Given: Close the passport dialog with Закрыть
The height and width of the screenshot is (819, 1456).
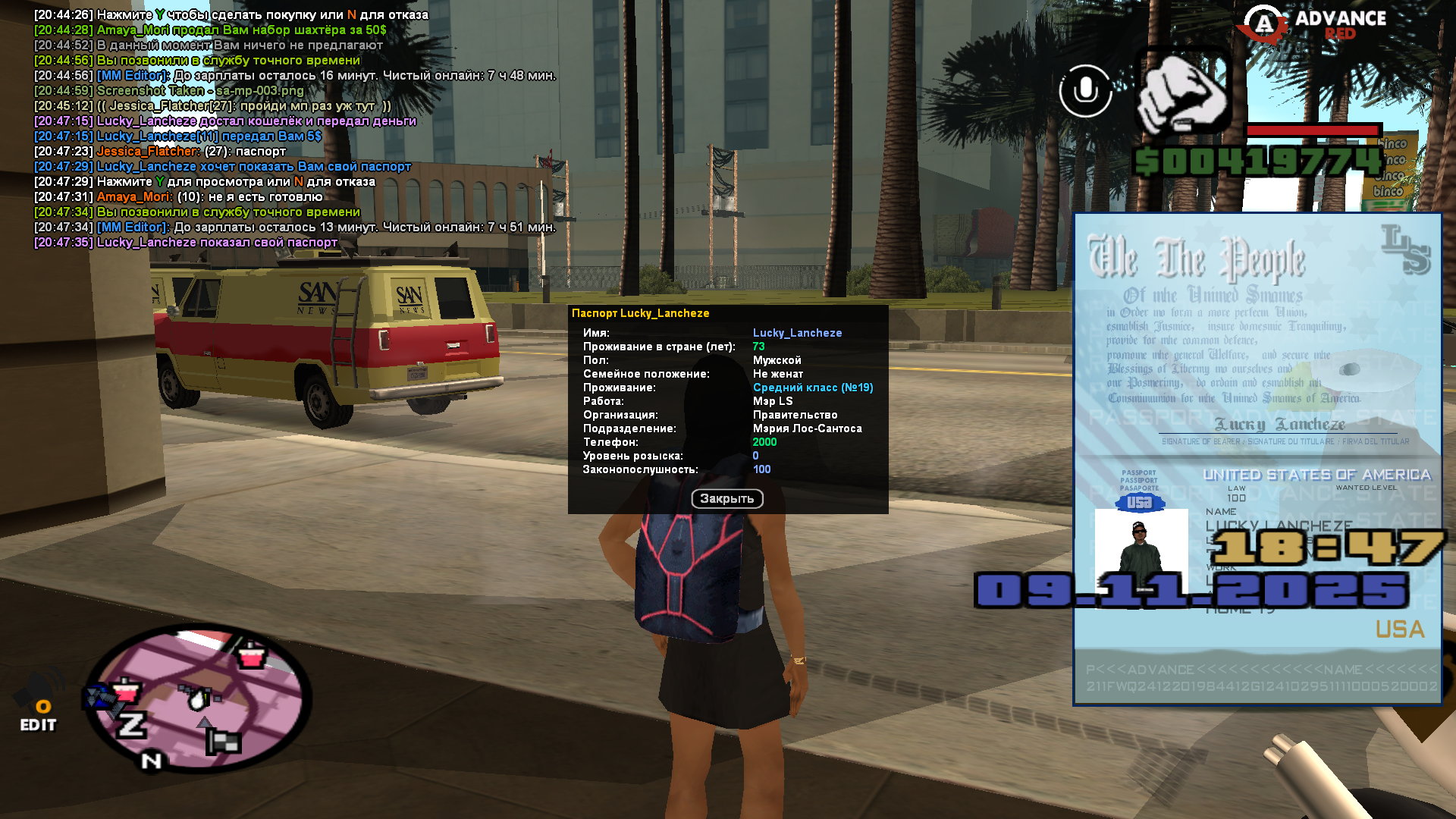Looking at the screenshot, I should point(726,498).
